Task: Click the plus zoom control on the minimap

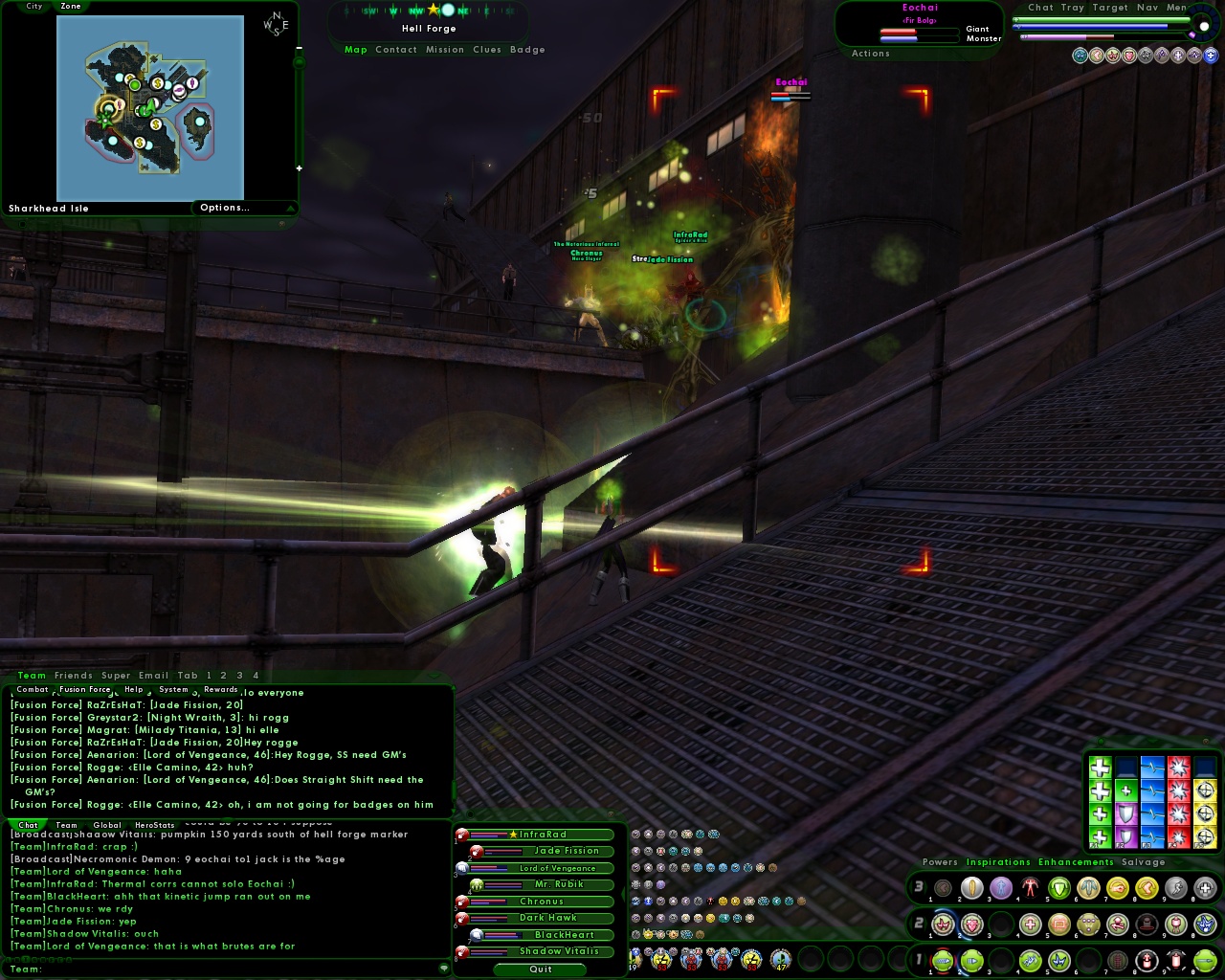Action: tap(300, 167)
